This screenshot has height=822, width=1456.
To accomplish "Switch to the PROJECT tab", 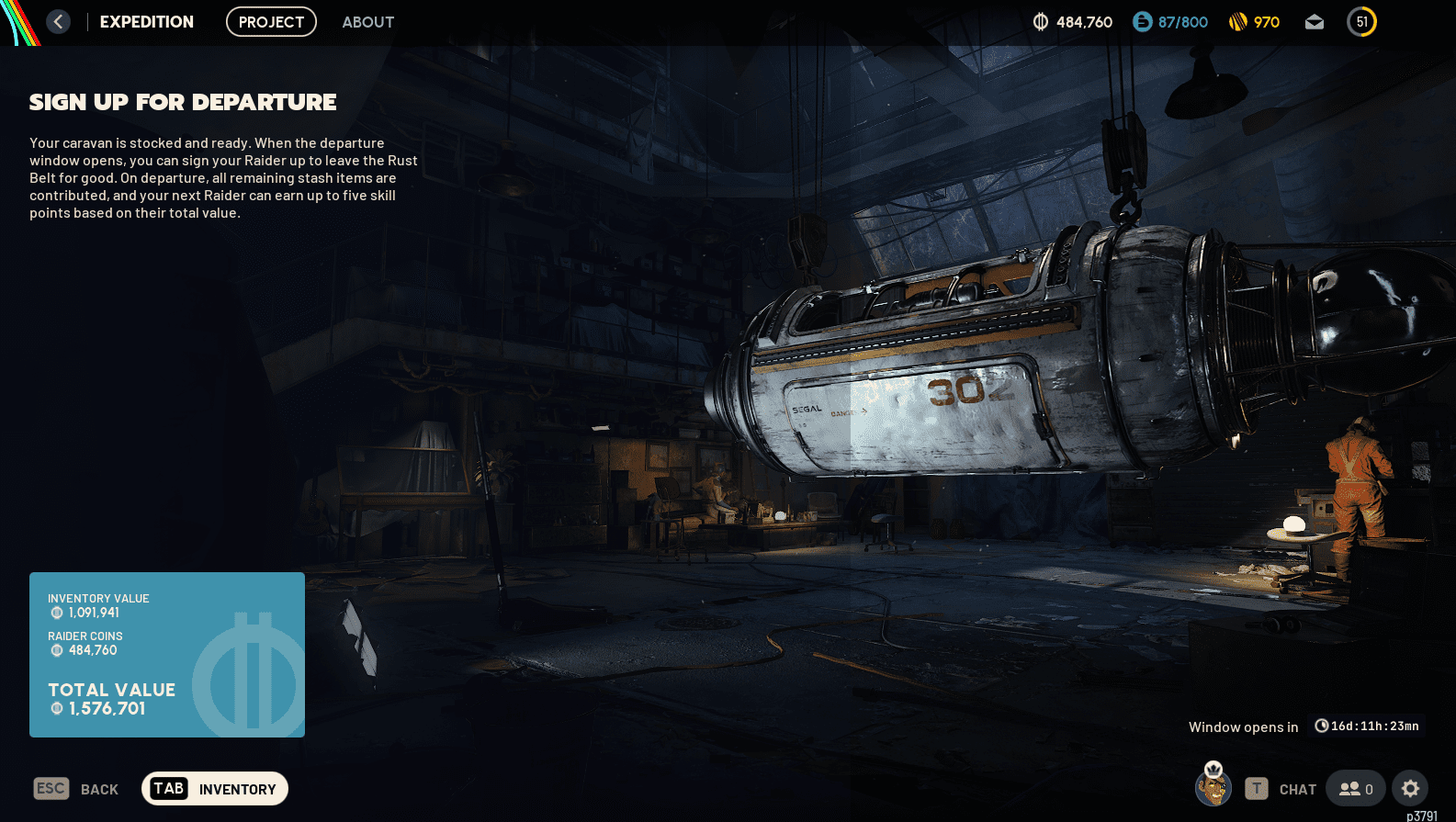I will (x=271, y=21).
